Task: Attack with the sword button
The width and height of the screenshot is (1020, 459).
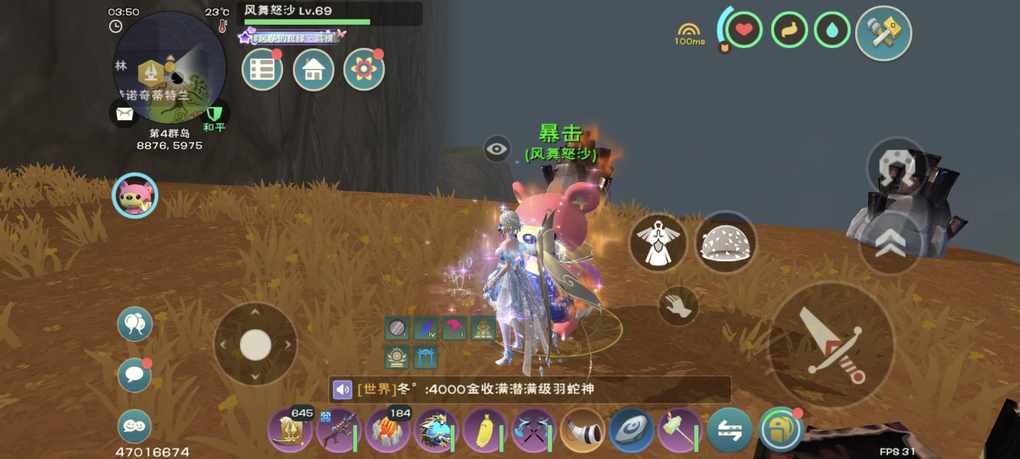Action: pos(831,344)
